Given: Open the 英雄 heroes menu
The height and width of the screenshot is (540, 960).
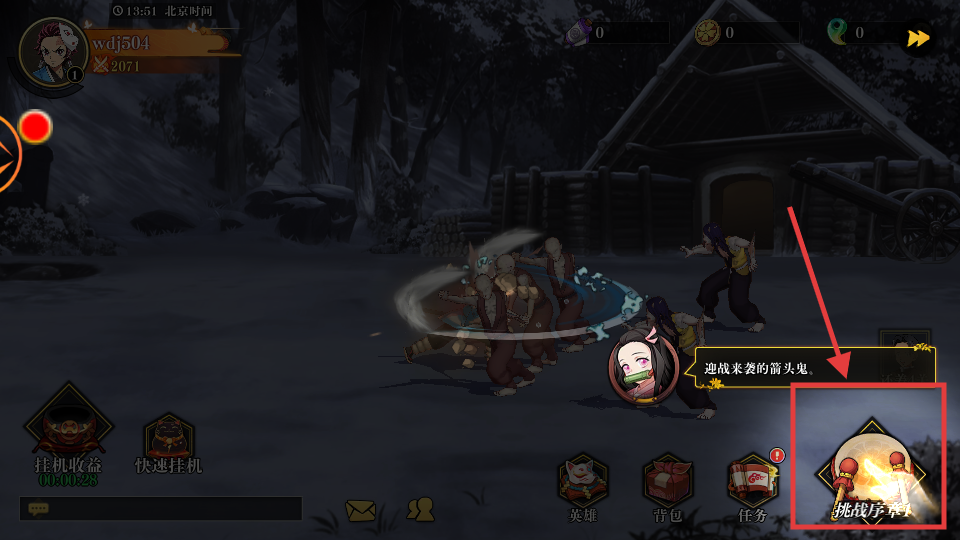Looking at the screenshot, I should pos(583,485).
